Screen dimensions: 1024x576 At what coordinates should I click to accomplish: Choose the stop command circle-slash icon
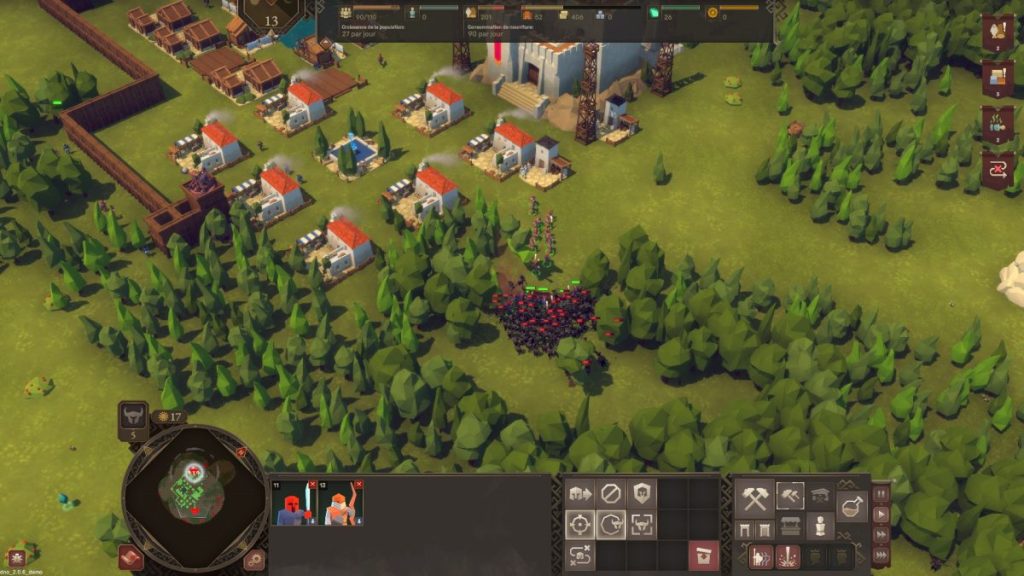(611, 493)
